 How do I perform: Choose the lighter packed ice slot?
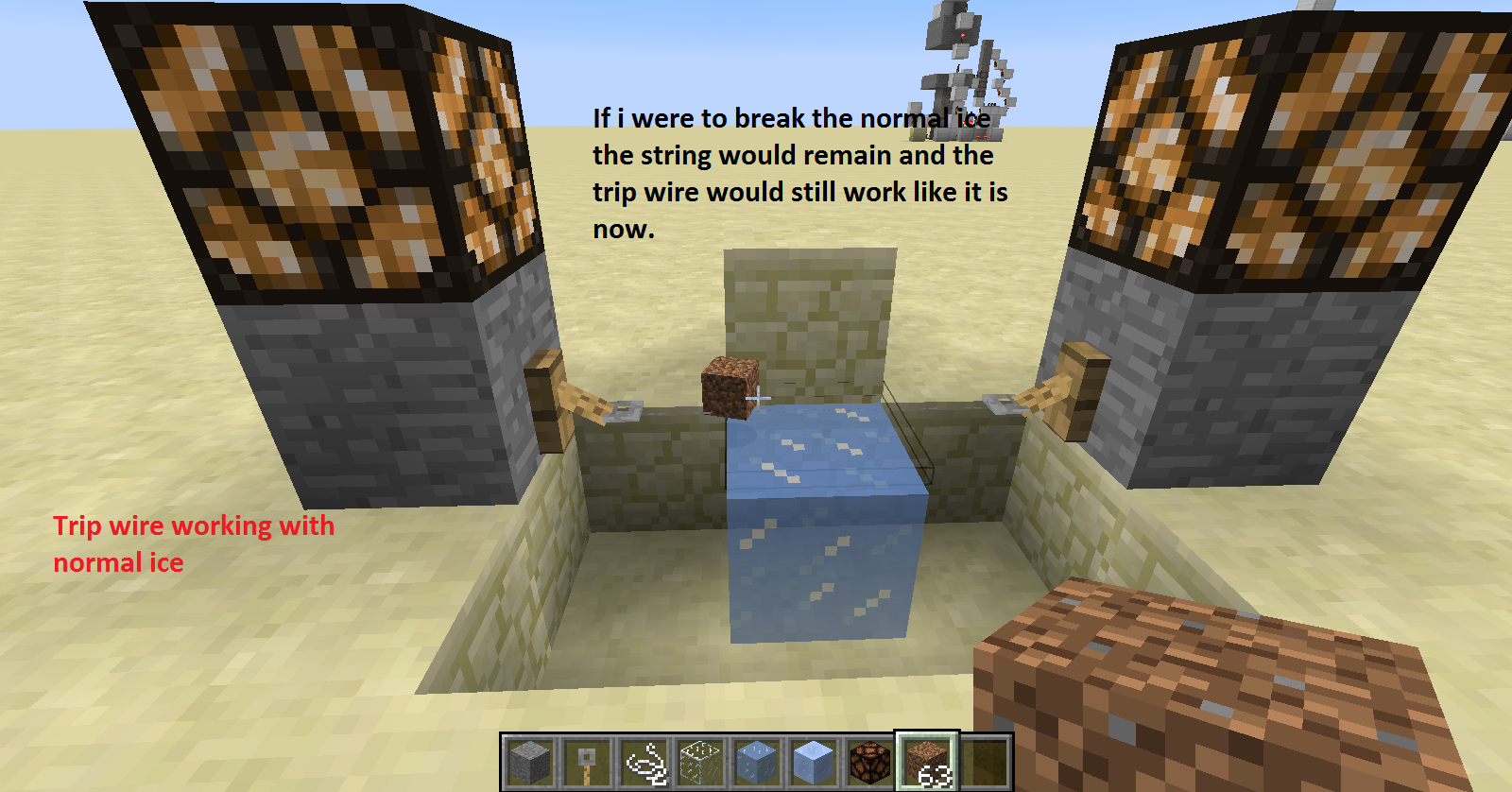814,762
